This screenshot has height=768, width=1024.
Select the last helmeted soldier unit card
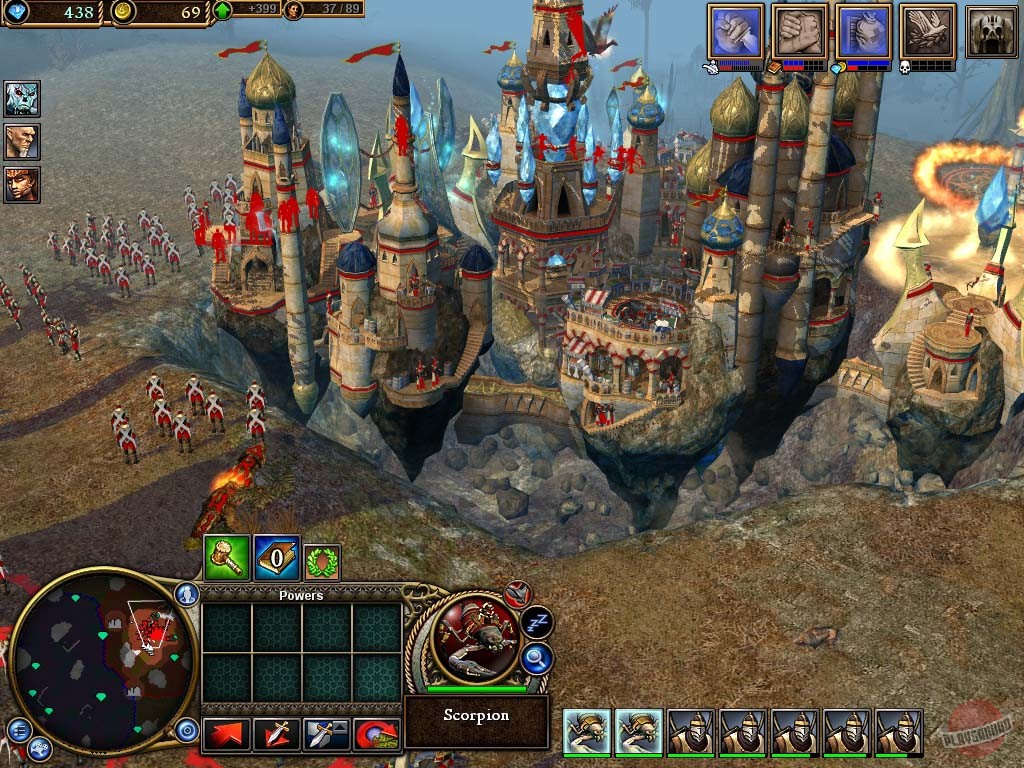tap(899, 733)
